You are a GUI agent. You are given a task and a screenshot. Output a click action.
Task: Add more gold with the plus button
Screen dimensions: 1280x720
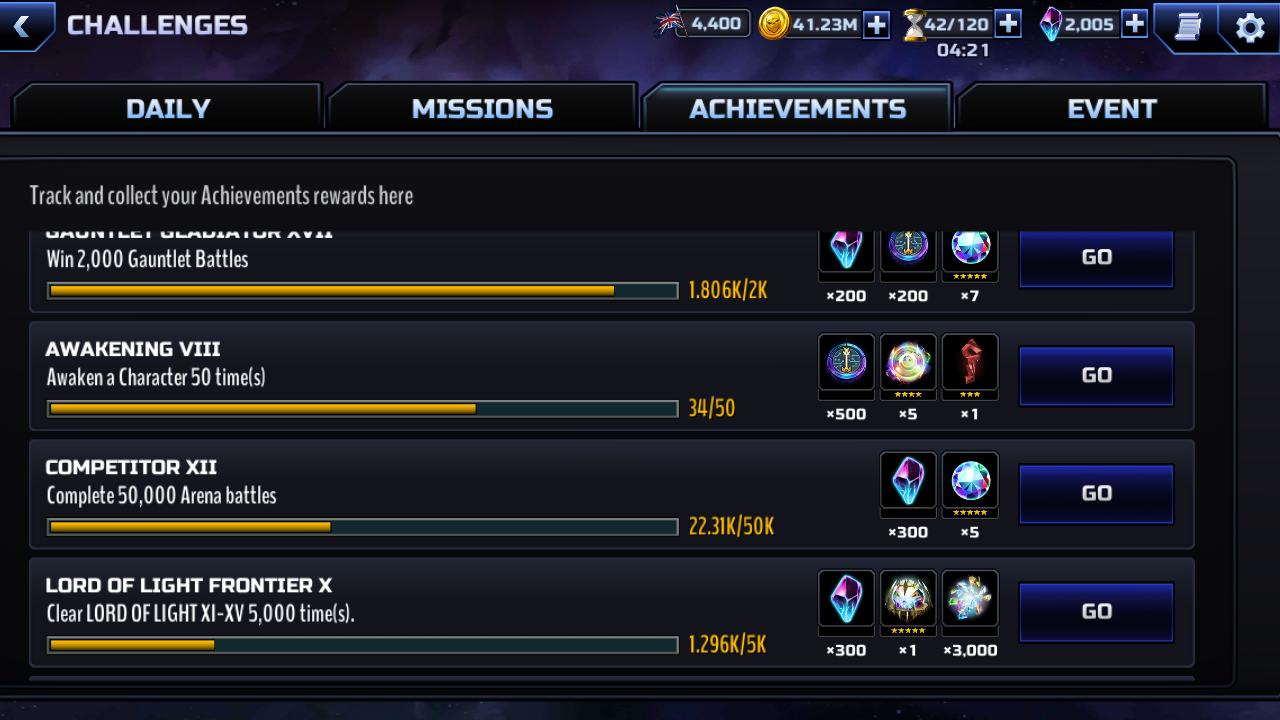[x=876, y=24]
